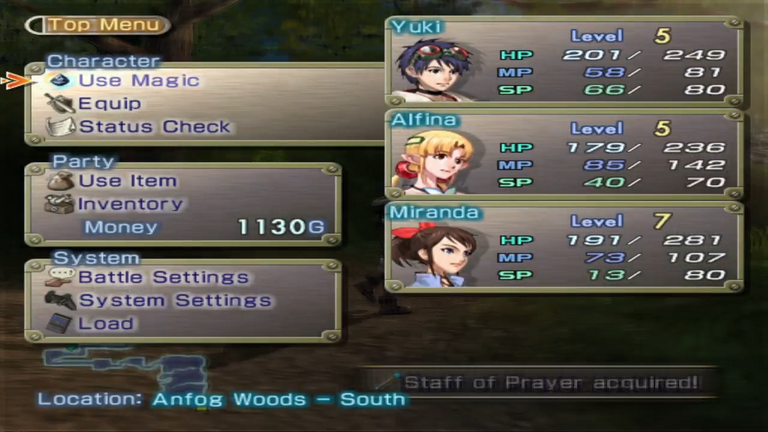Open the Equip option

pyautogui.click(x=109, y=104)
